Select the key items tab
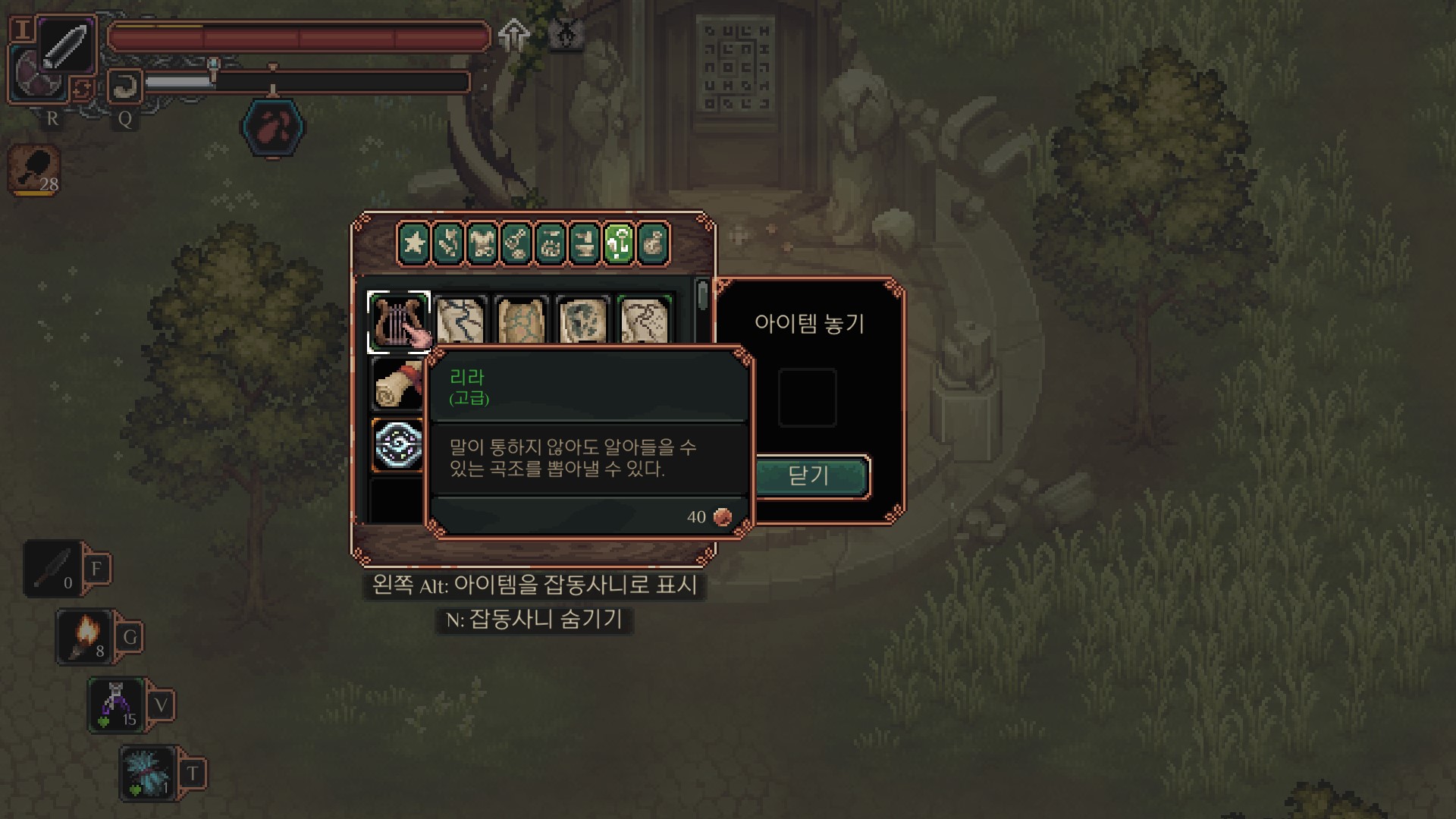The width and height of the screenshot is (1456, 819). (619, 244)
